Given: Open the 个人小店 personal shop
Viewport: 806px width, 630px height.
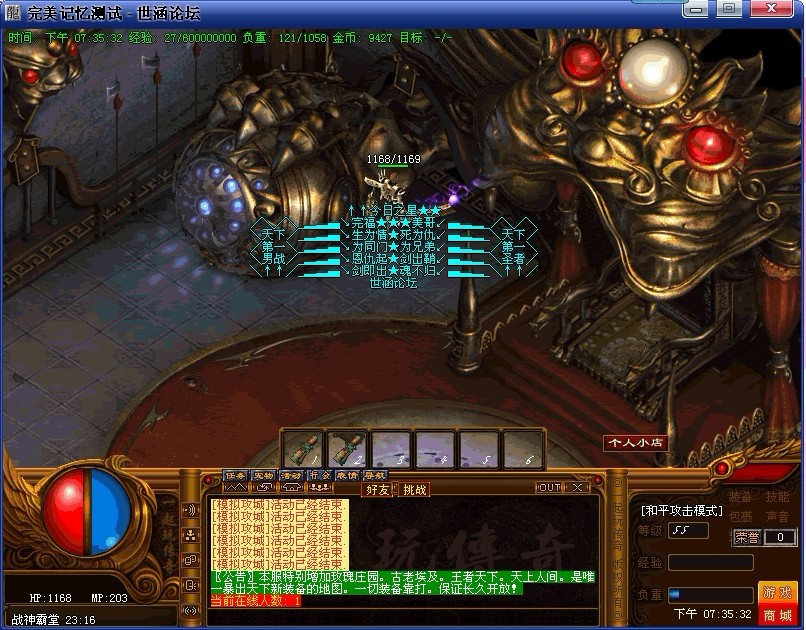Looking at the screenshot, I should point(634,442).
